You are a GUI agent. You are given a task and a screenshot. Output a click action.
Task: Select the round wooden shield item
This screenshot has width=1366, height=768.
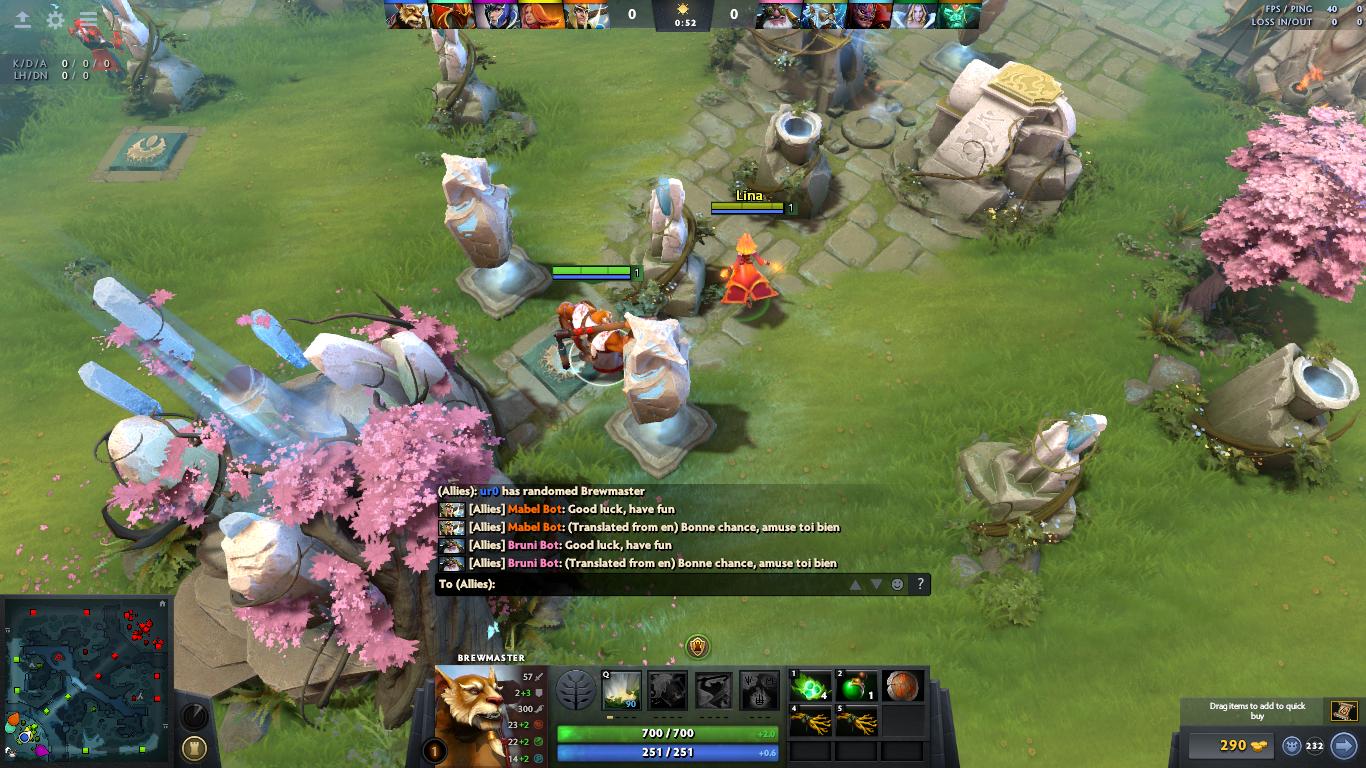pyautogui.click(x=902, y=686)
